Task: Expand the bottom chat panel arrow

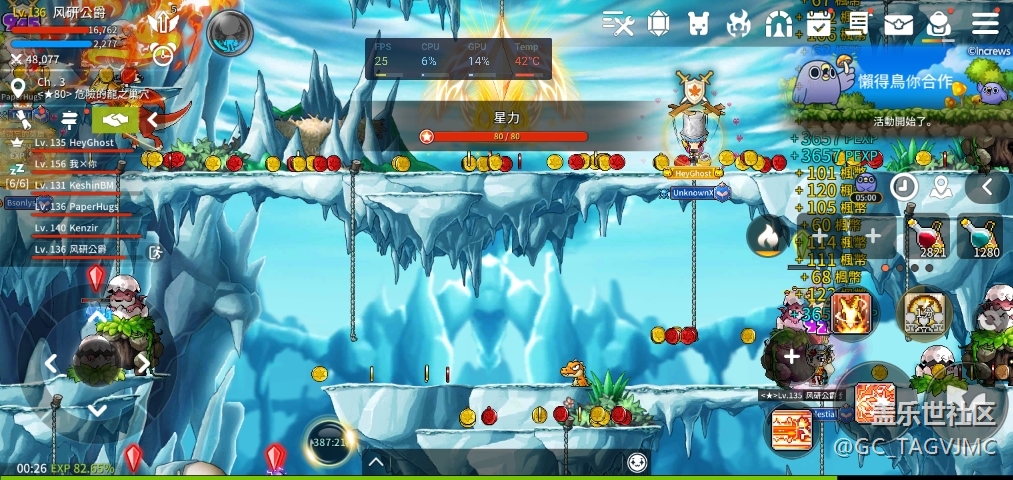Action: coord(376,462)
